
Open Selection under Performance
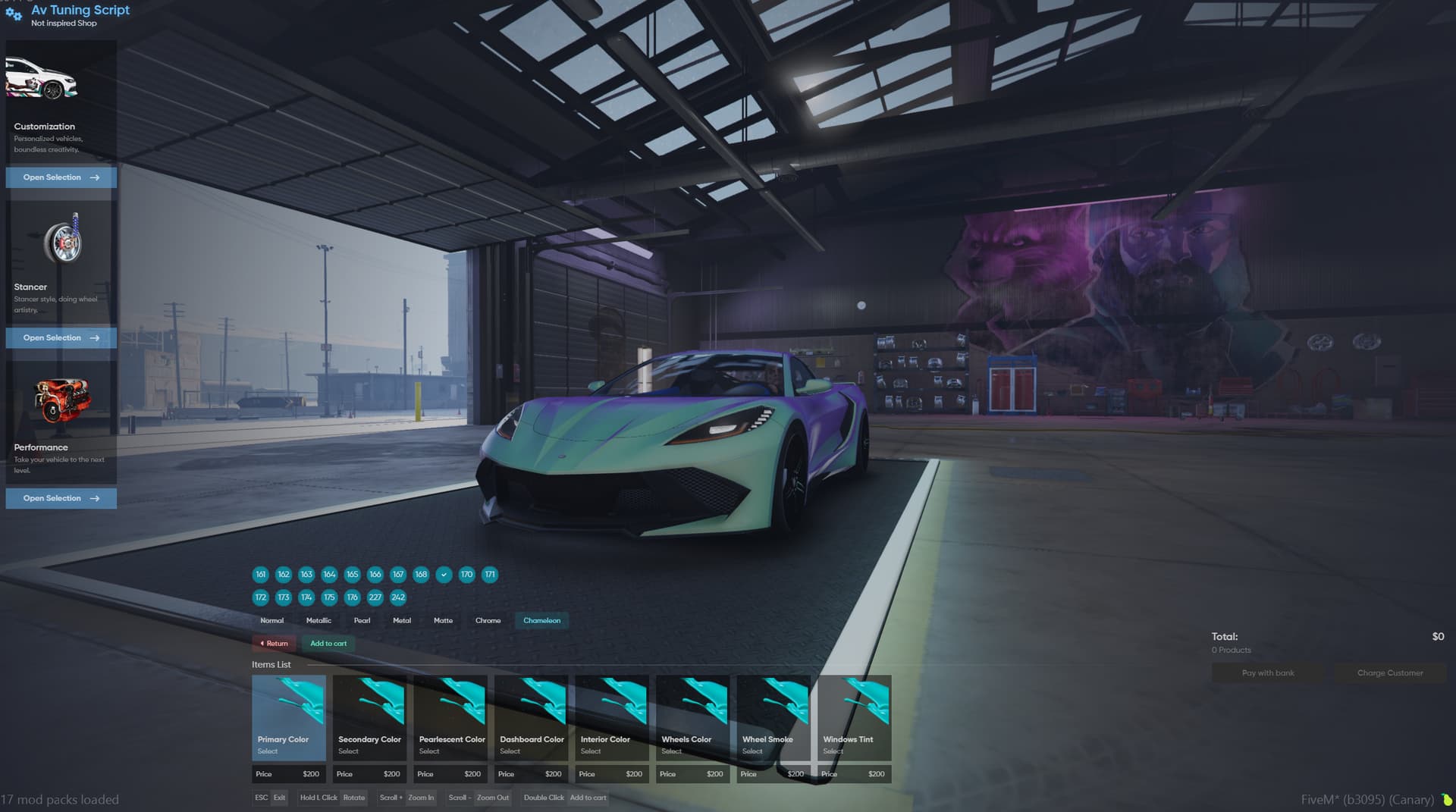coord(61,498)
